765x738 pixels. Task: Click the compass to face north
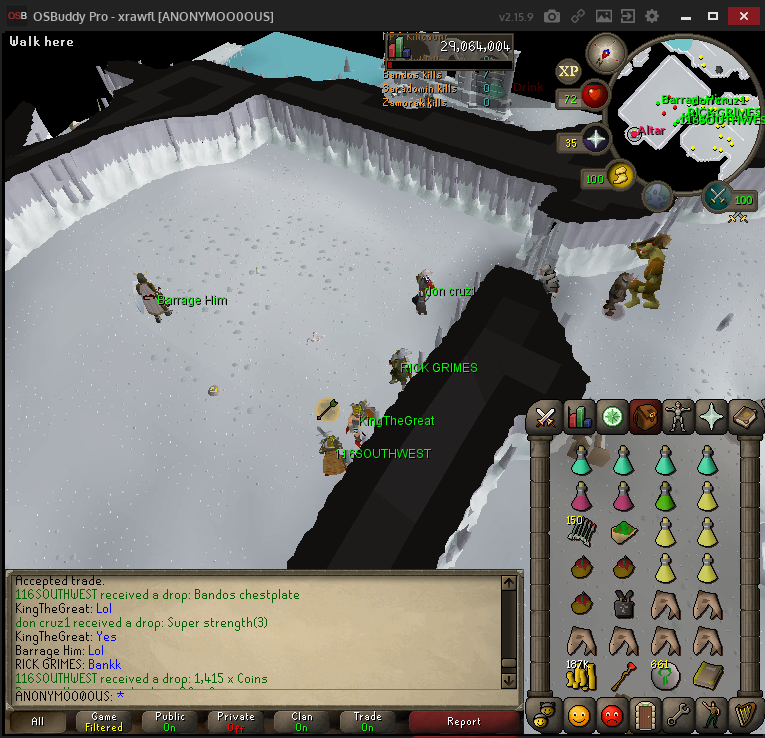point(605,52)
